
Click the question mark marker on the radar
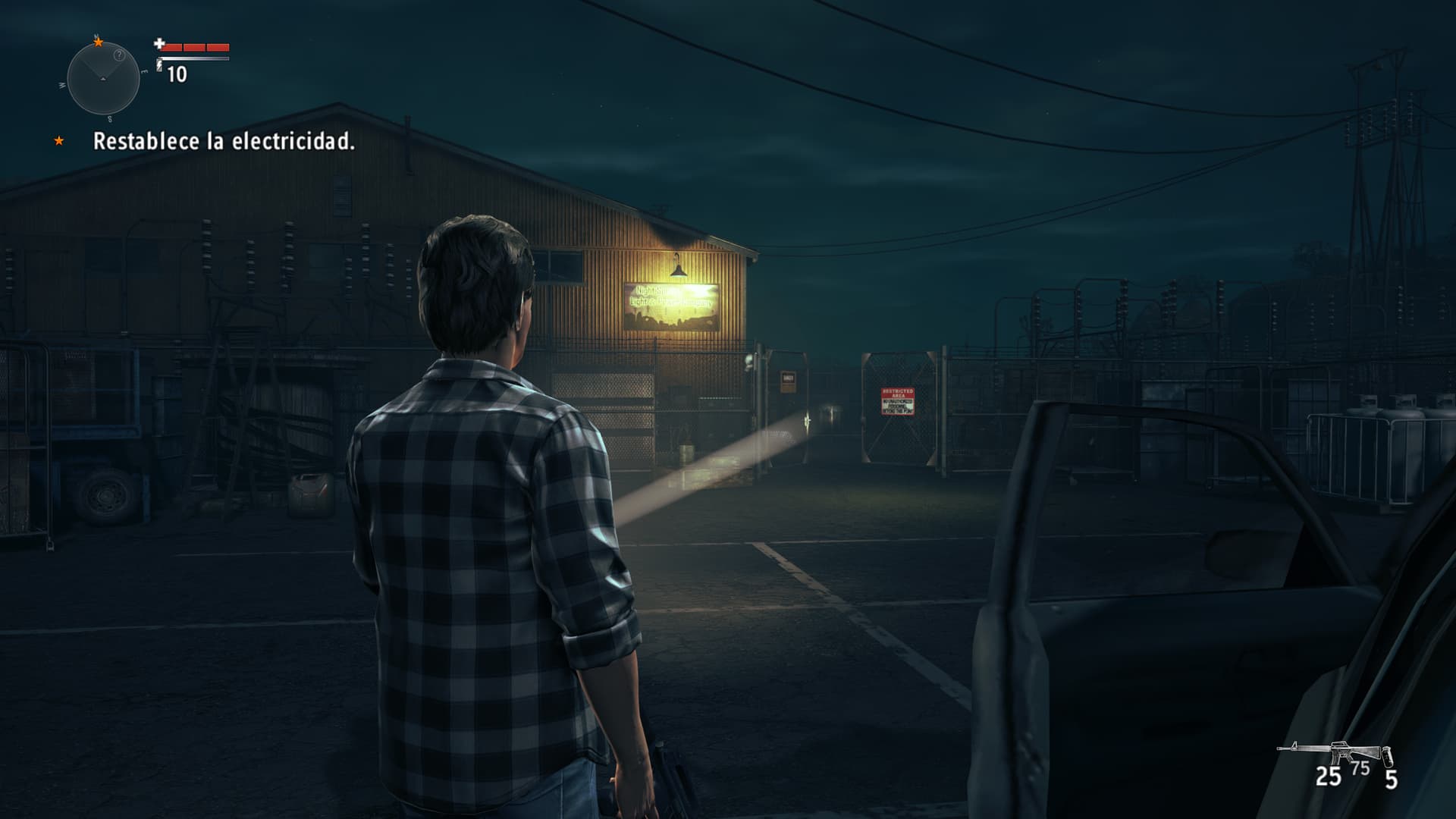pyautogui.click(x=119, y=55)
